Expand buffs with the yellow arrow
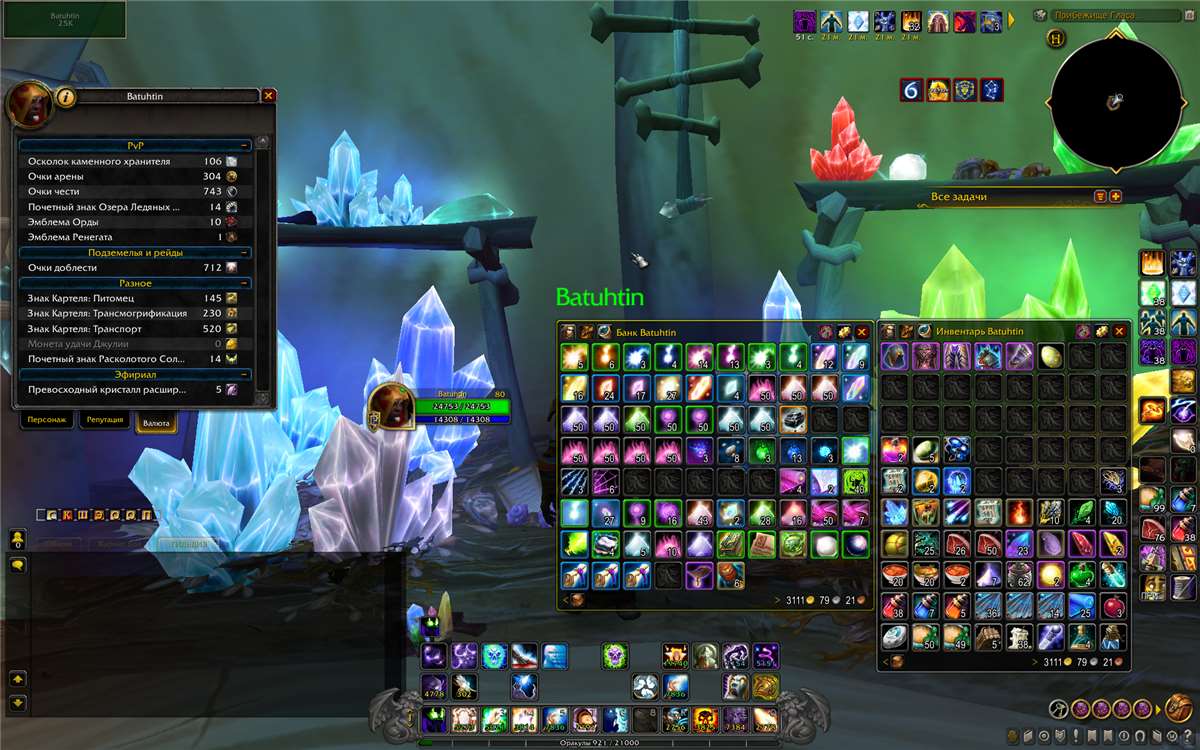The height and width of the screenshot is (750, 1200). coord(1011,19)
